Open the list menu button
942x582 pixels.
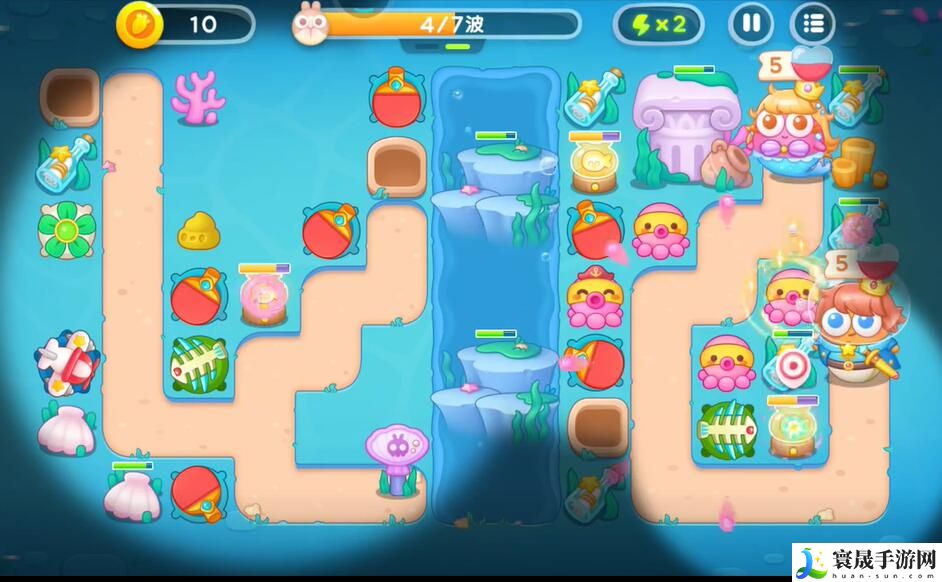click(x=813, y=23)
